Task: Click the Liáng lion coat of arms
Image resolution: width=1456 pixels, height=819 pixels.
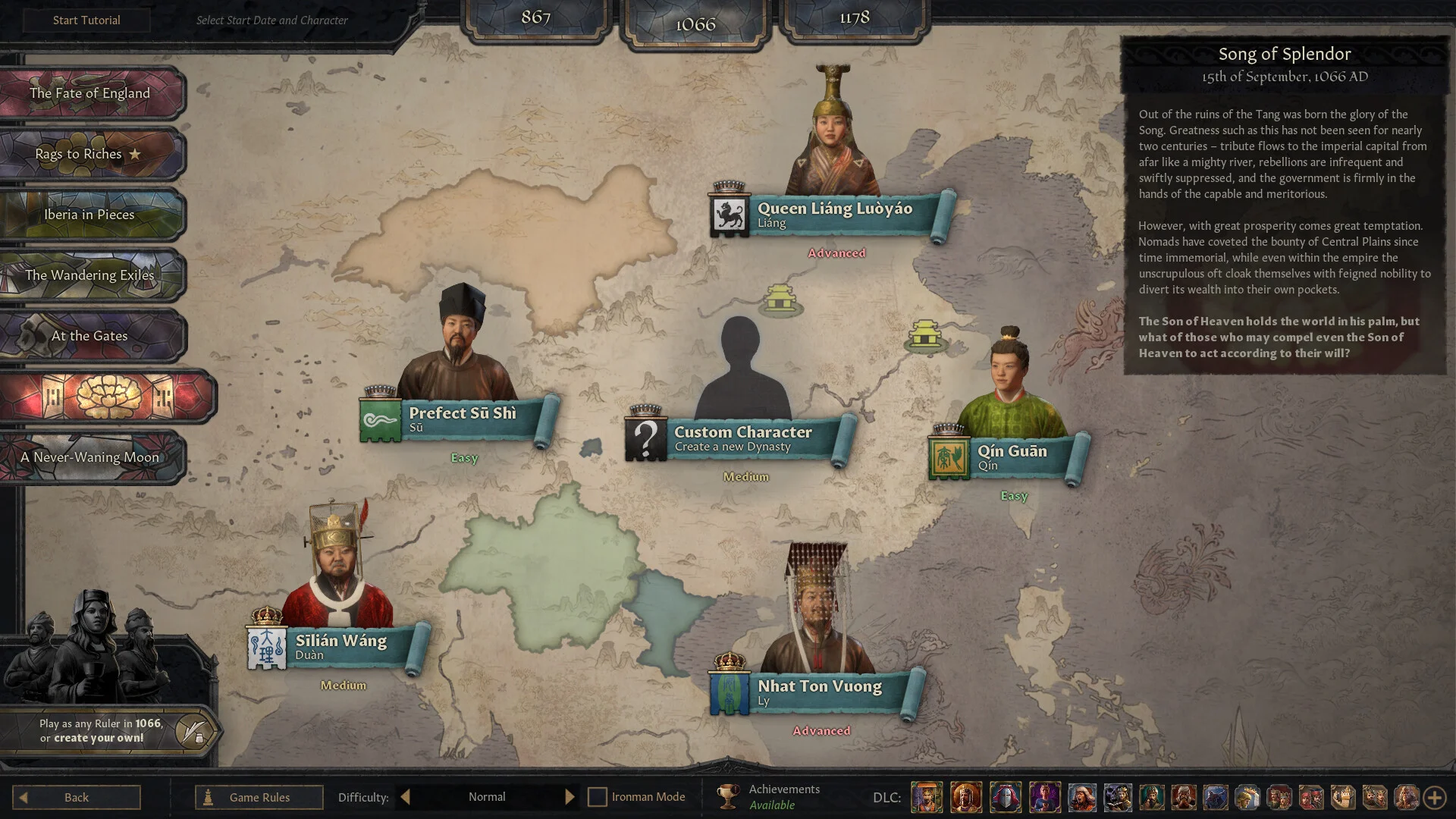Action: point(729,213)
